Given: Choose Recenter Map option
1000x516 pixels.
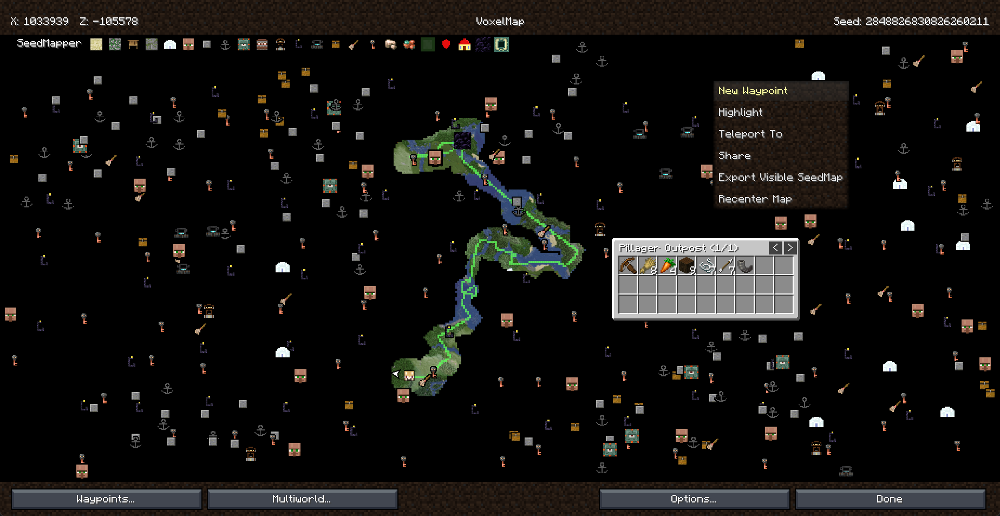Looking at the screenshot, I should coord(754,199).
